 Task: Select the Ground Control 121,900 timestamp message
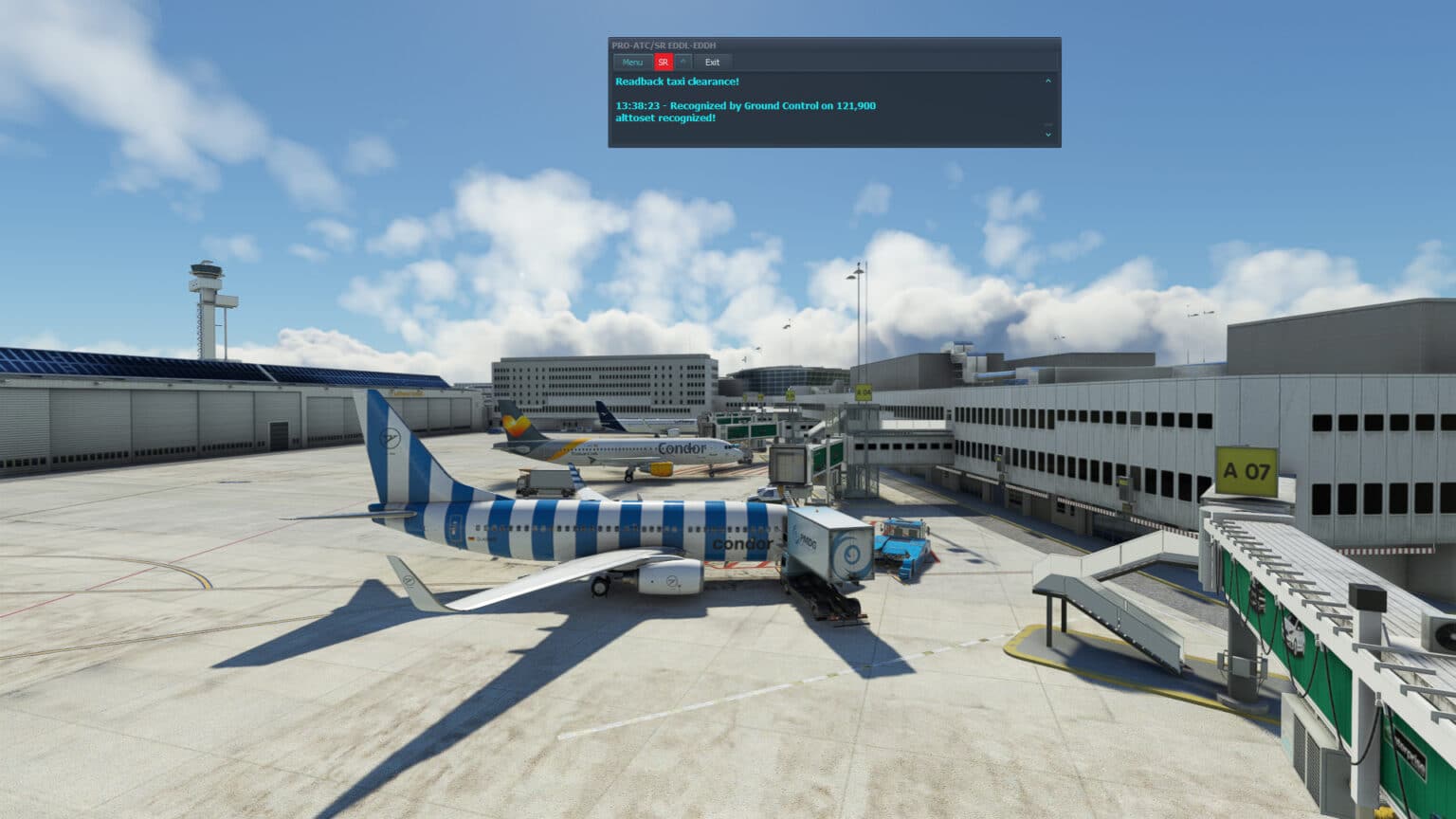point(746,105)
